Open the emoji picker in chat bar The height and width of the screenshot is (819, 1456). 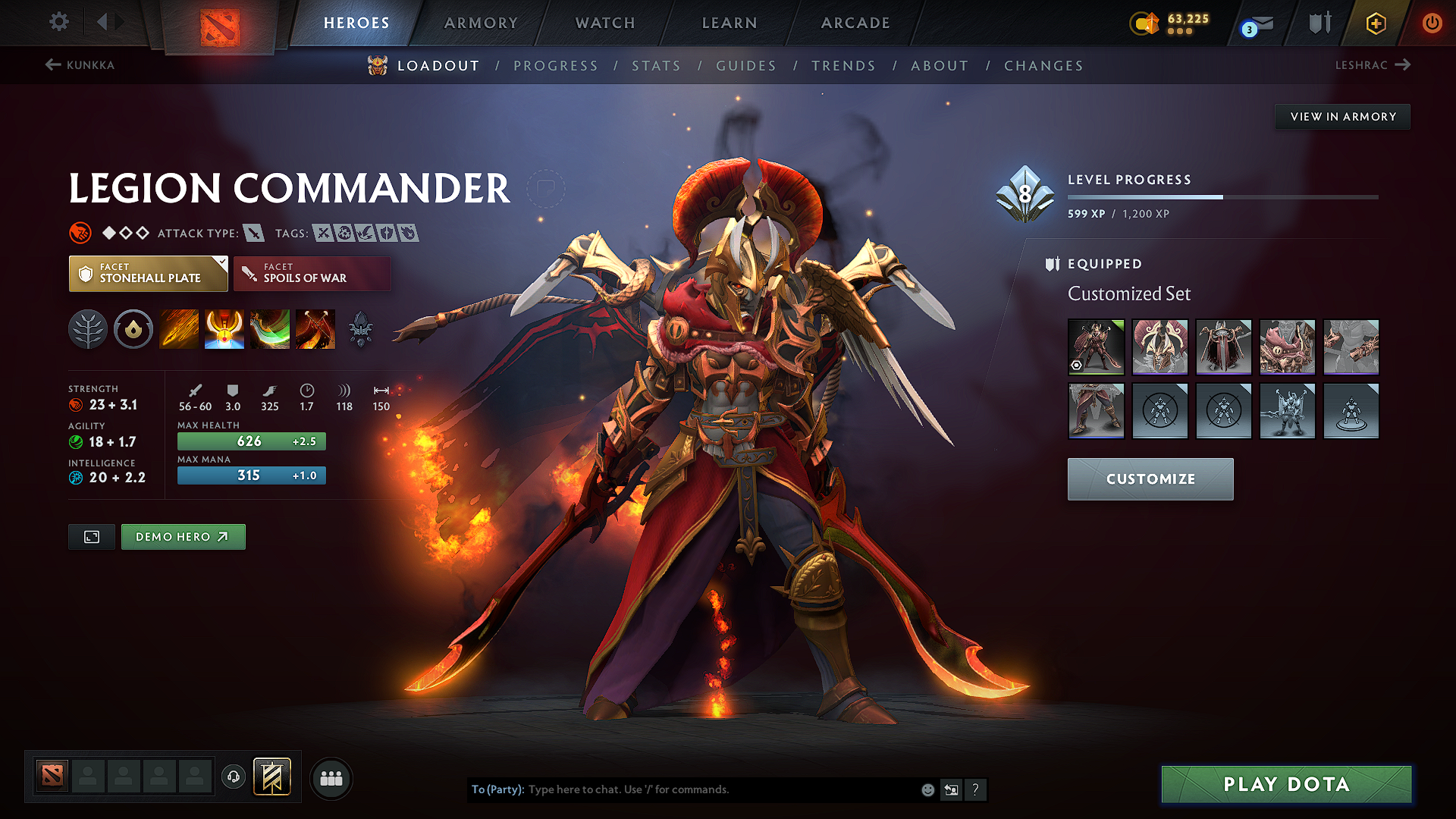click(x=927, y=789)
